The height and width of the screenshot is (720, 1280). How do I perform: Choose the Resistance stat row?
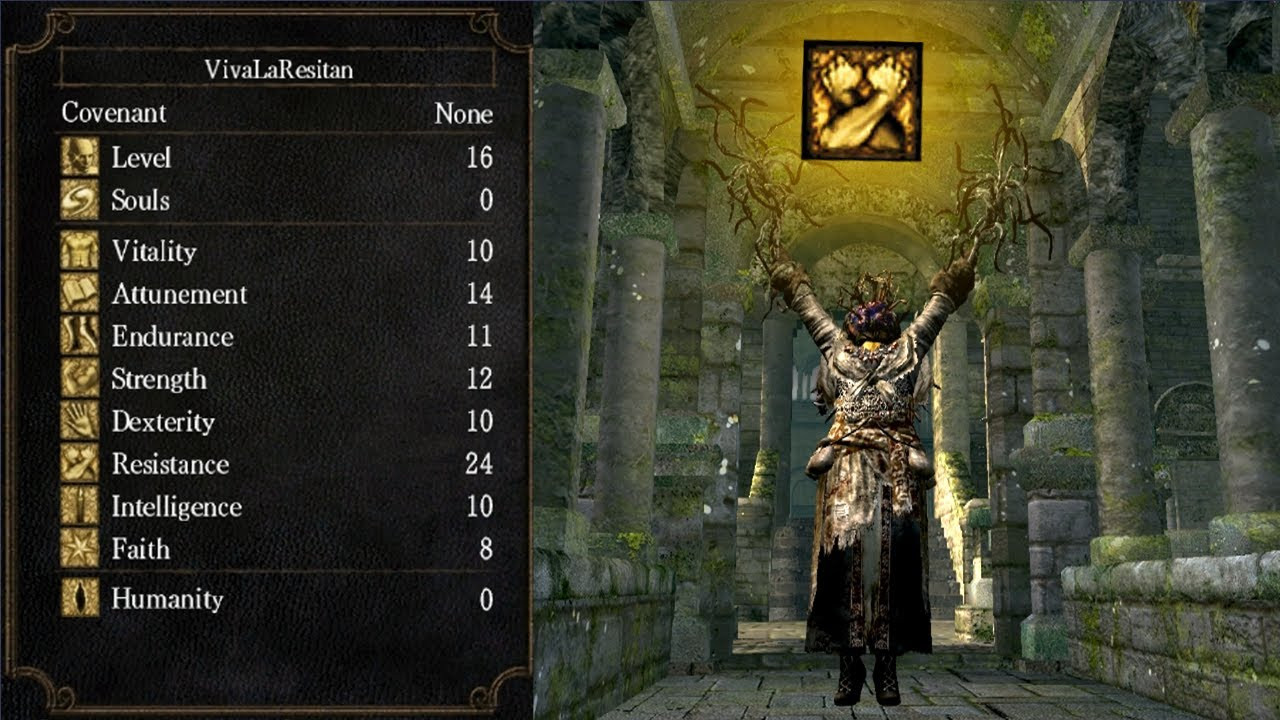pyautogui.click(x=277, y=465)
